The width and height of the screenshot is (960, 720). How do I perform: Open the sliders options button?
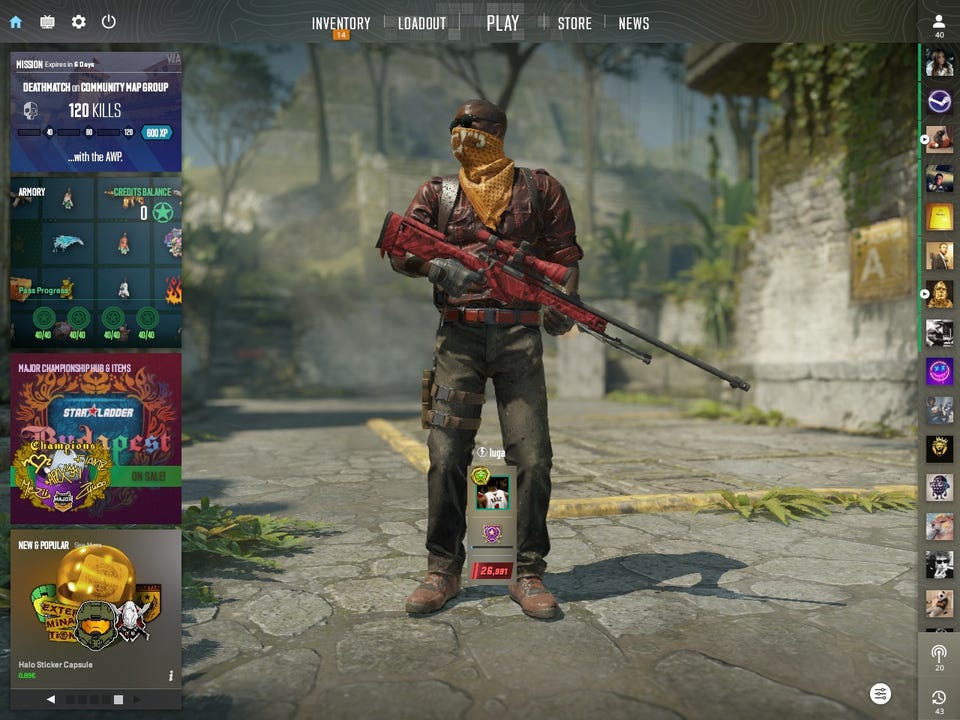(x=880, y=693)
